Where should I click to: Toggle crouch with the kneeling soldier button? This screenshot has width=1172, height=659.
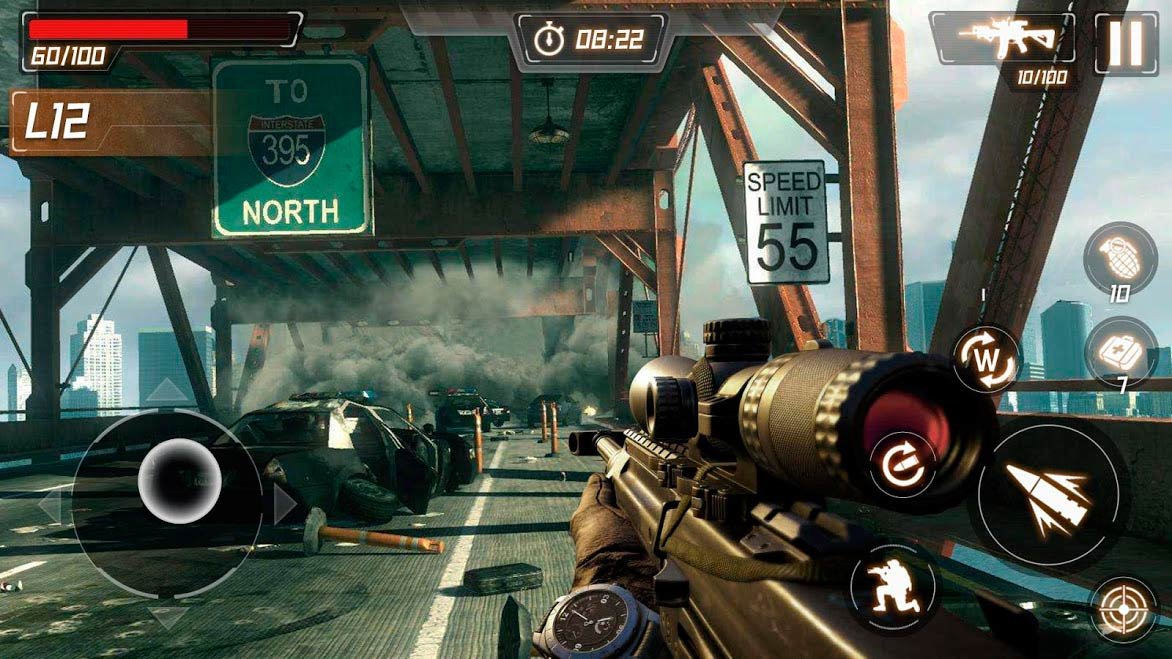(892, 585)
